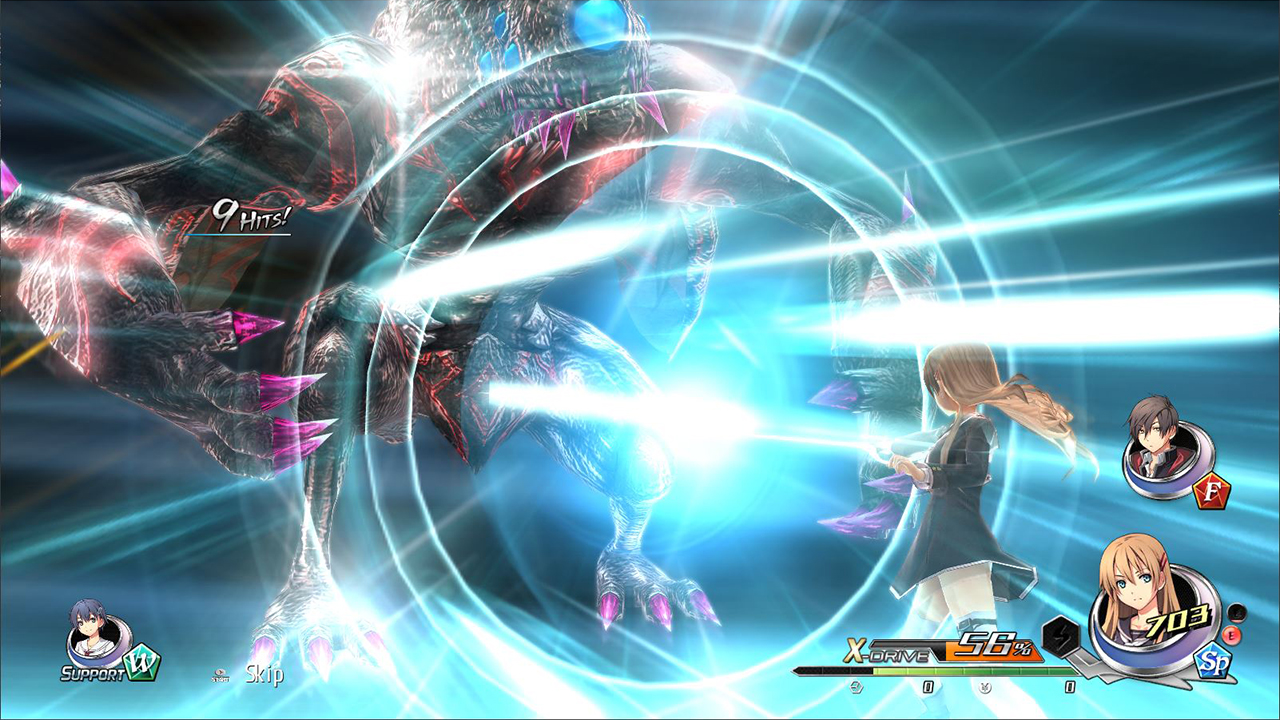Click the red F craft gem icon
The width and height of the screenshot is (1280, 720).
1212,490
